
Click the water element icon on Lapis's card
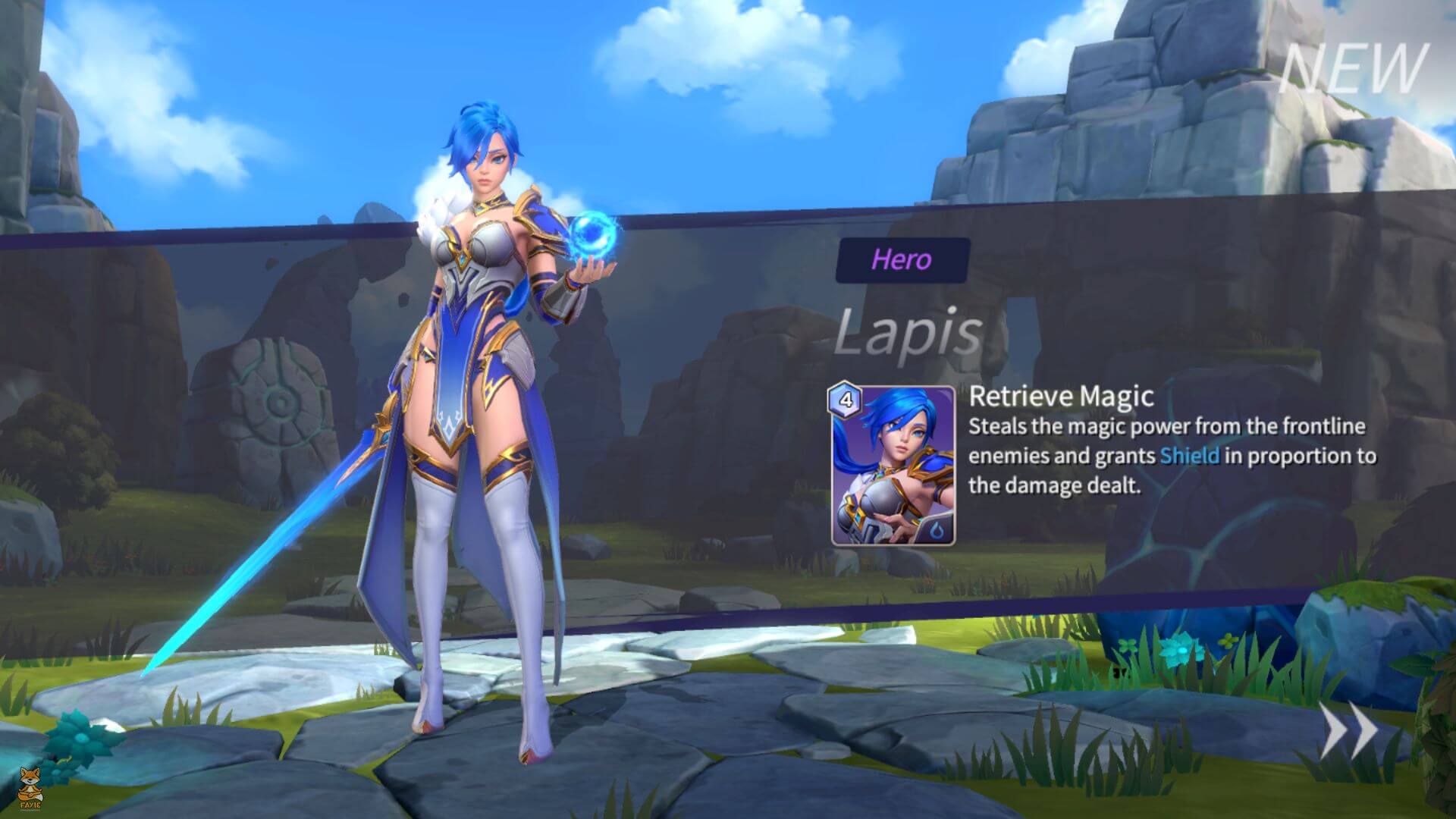pos(936,529)
